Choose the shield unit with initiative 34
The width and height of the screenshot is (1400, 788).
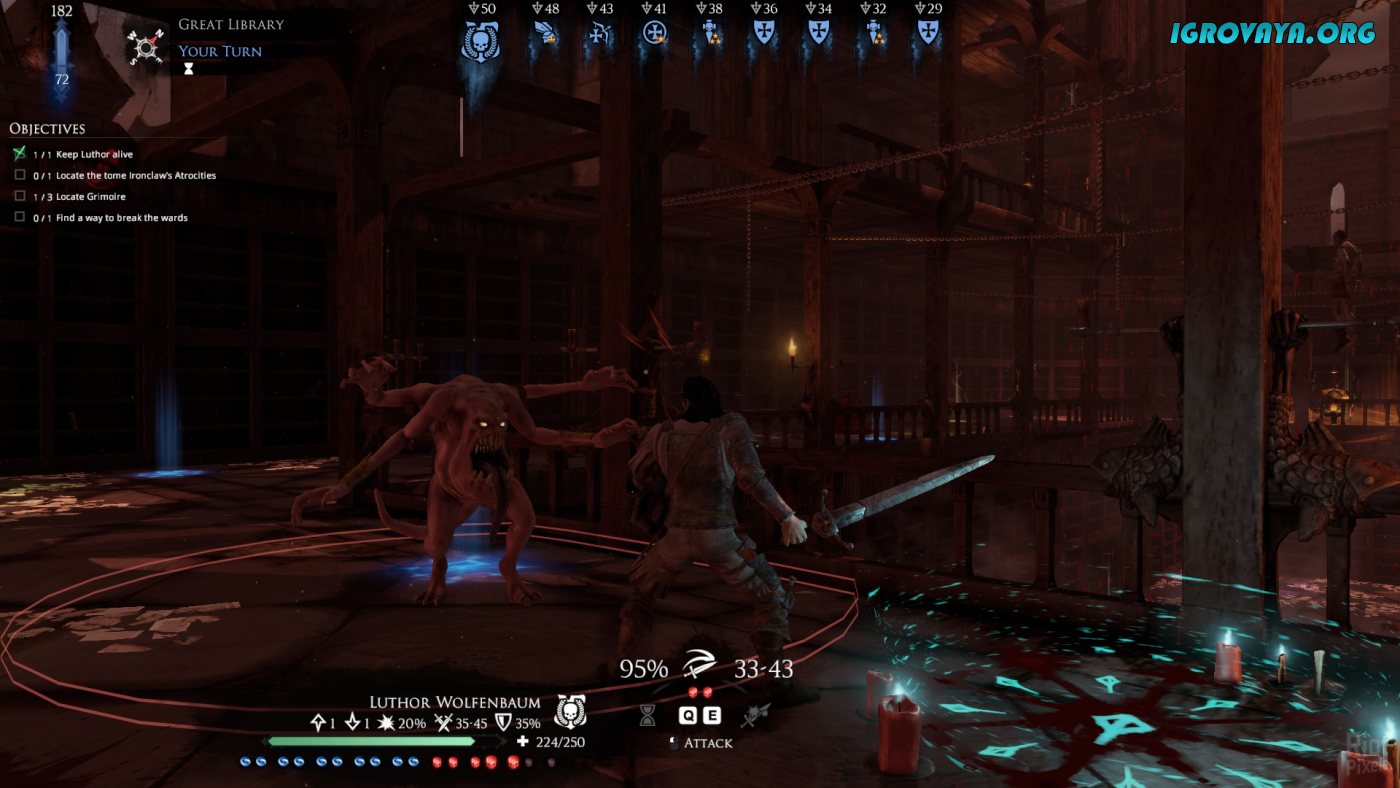coord(818,34)
